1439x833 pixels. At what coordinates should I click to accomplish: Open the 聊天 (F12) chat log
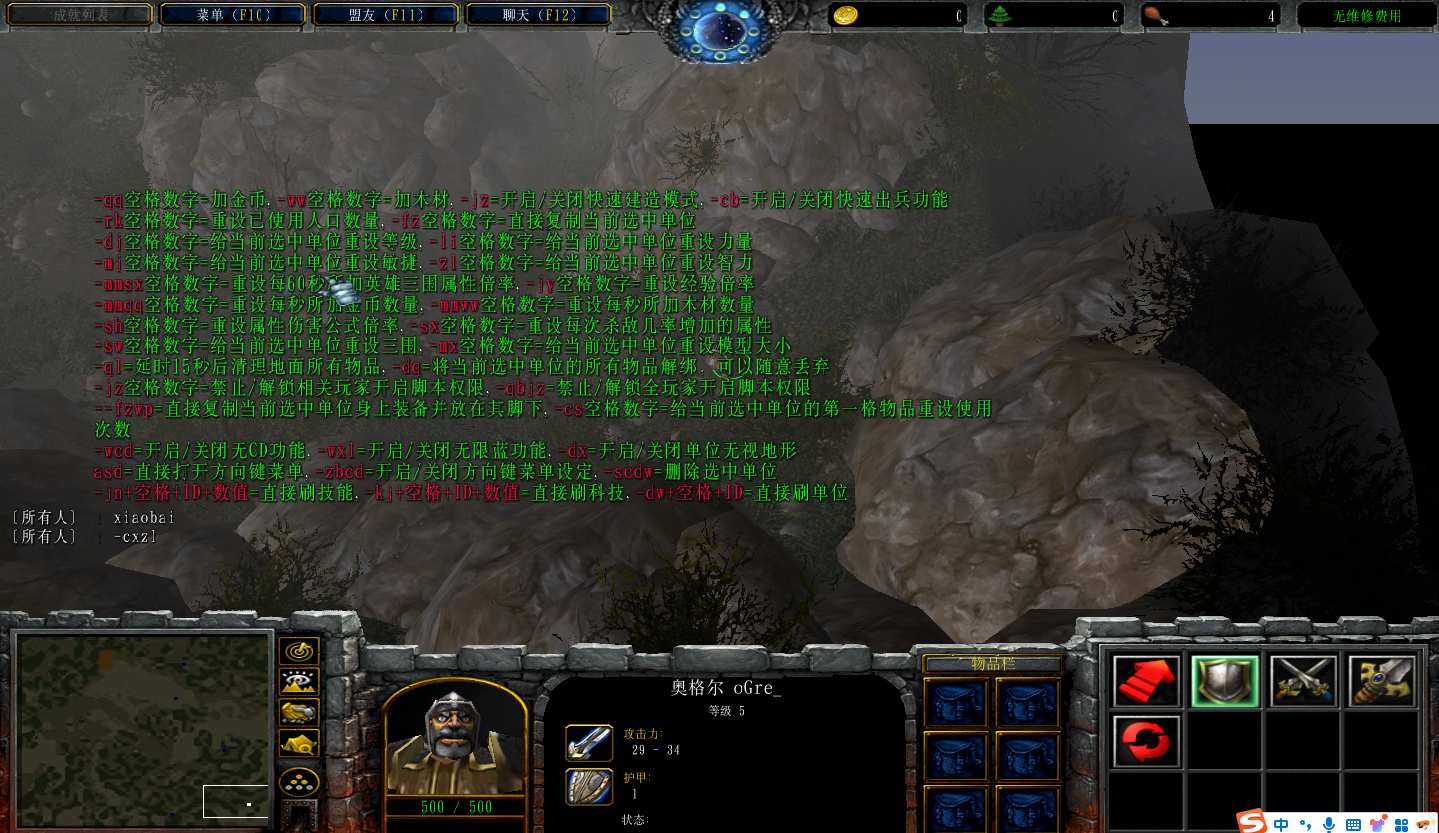pos(540,15)
